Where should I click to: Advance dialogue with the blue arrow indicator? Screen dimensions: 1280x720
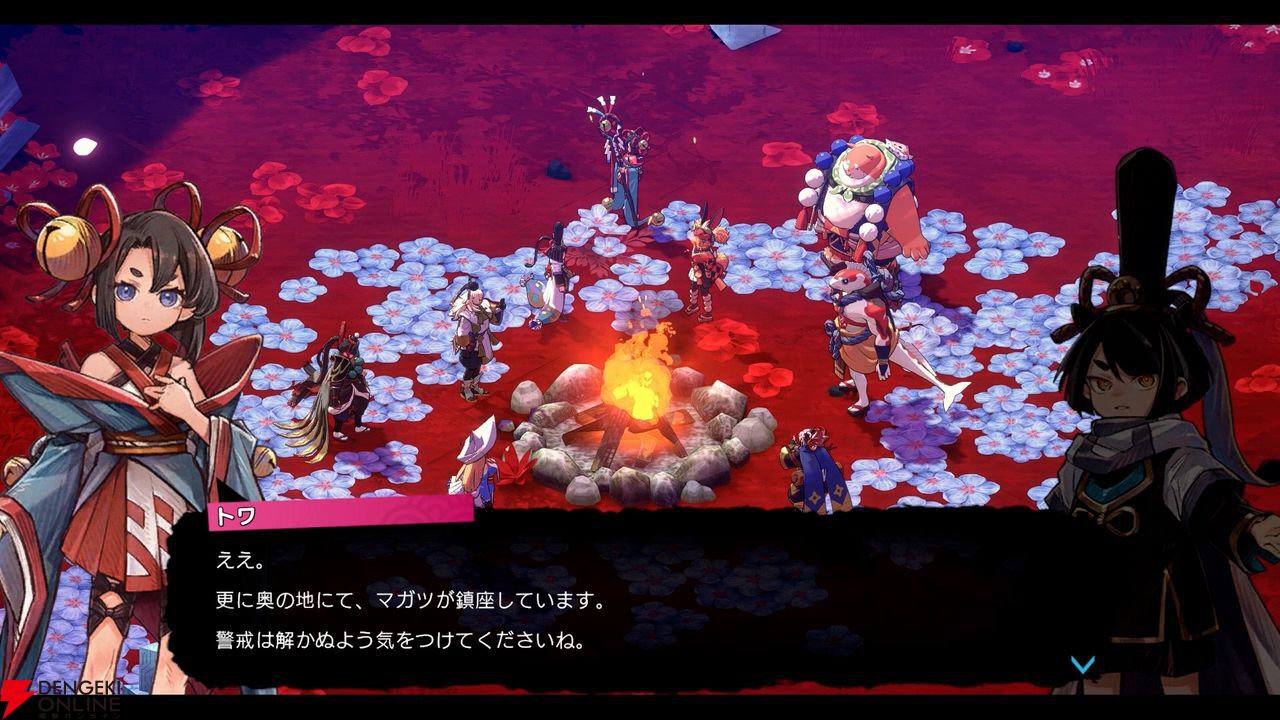coord(1083,664)
